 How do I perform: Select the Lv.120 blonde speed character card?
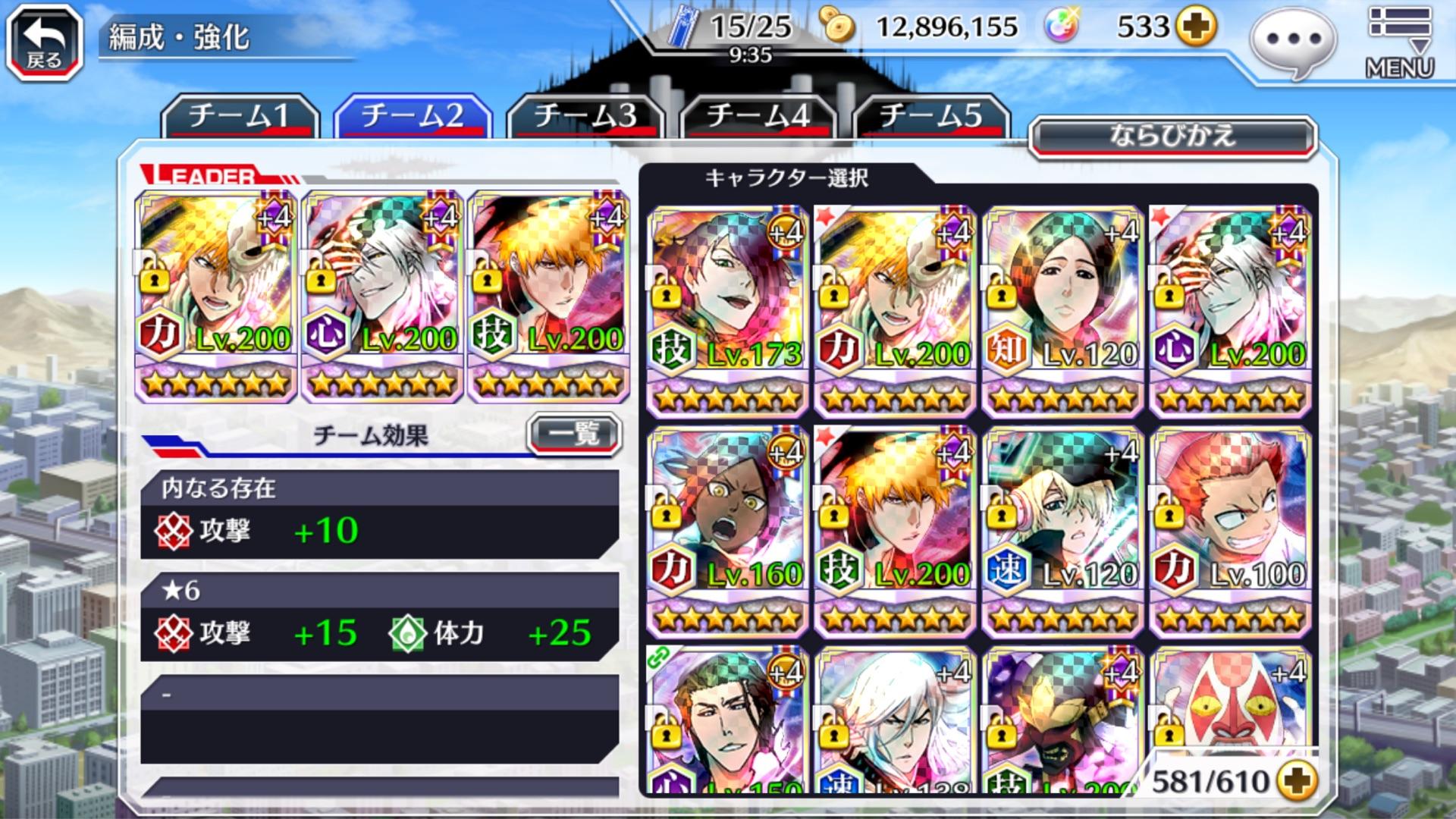coord(1062,531)
